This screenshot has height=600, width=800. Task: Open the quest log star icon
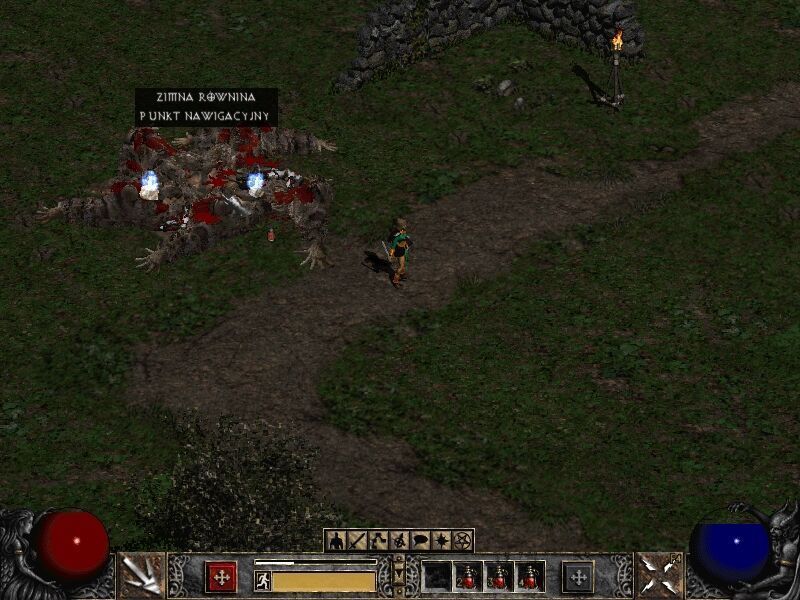(441, 541)
